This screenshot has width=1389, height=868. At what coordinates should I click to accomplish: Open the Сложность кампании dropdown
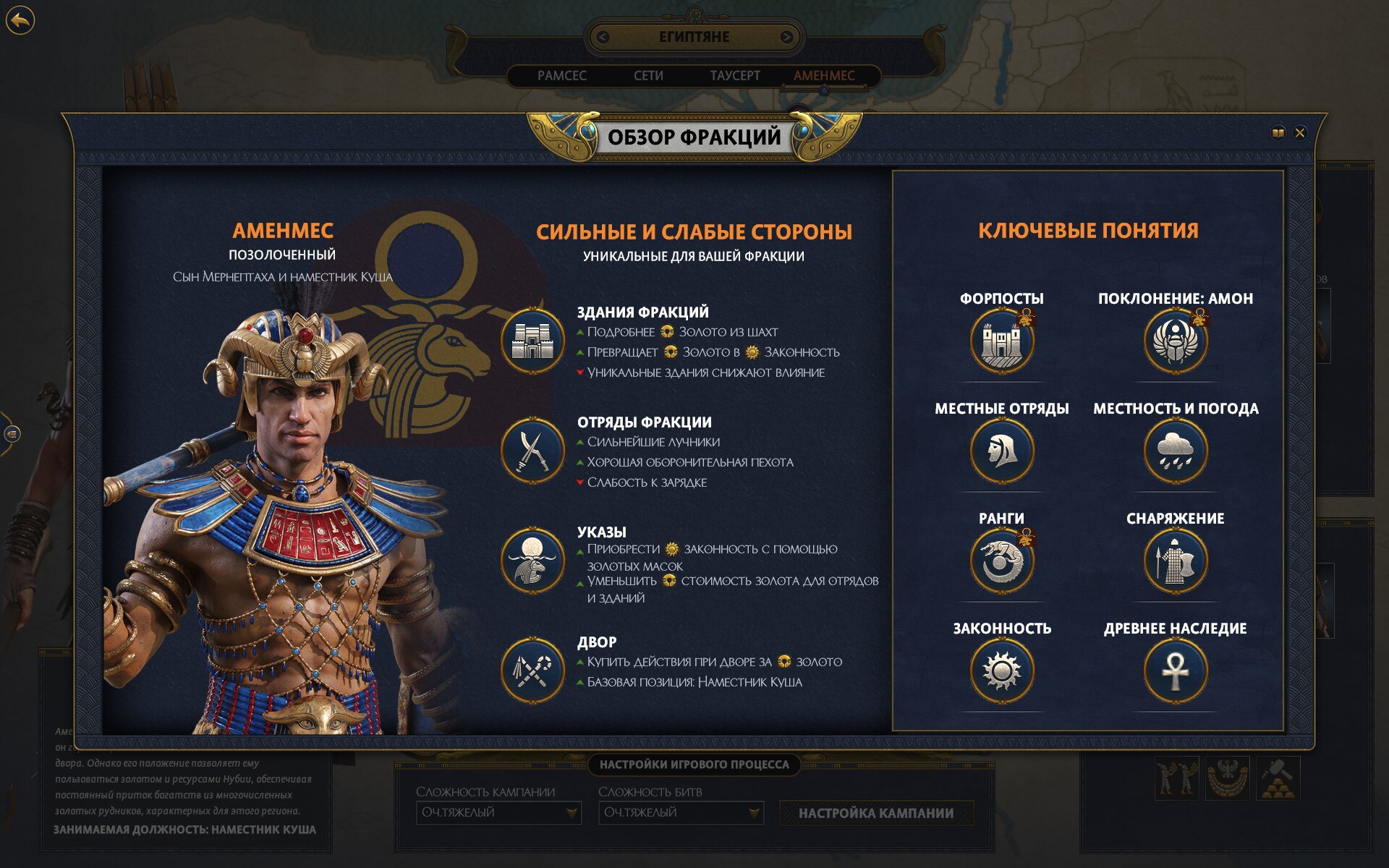498,813
